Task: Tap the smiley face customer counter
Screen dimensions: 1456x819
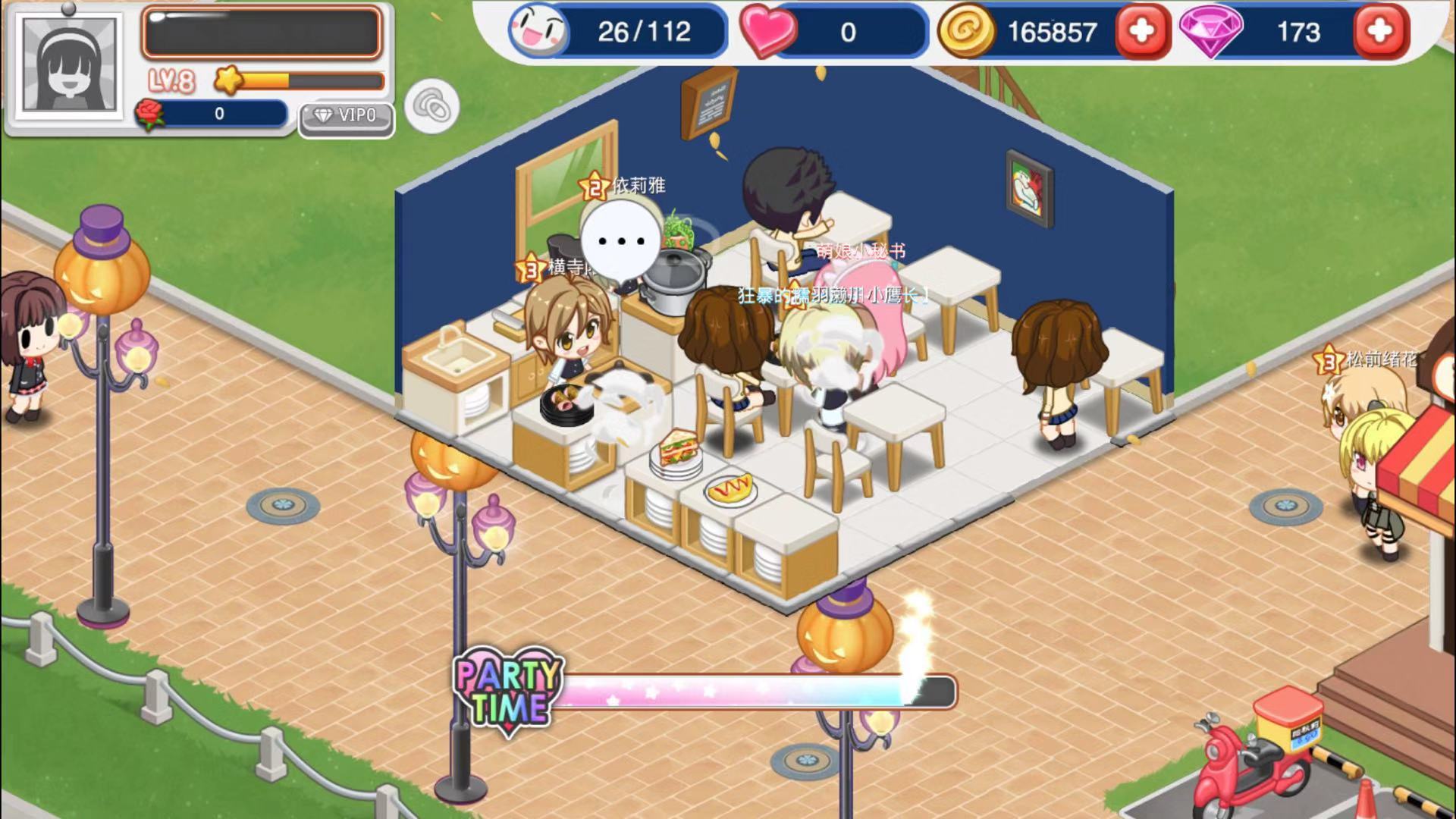Action: tap(538, 32)
